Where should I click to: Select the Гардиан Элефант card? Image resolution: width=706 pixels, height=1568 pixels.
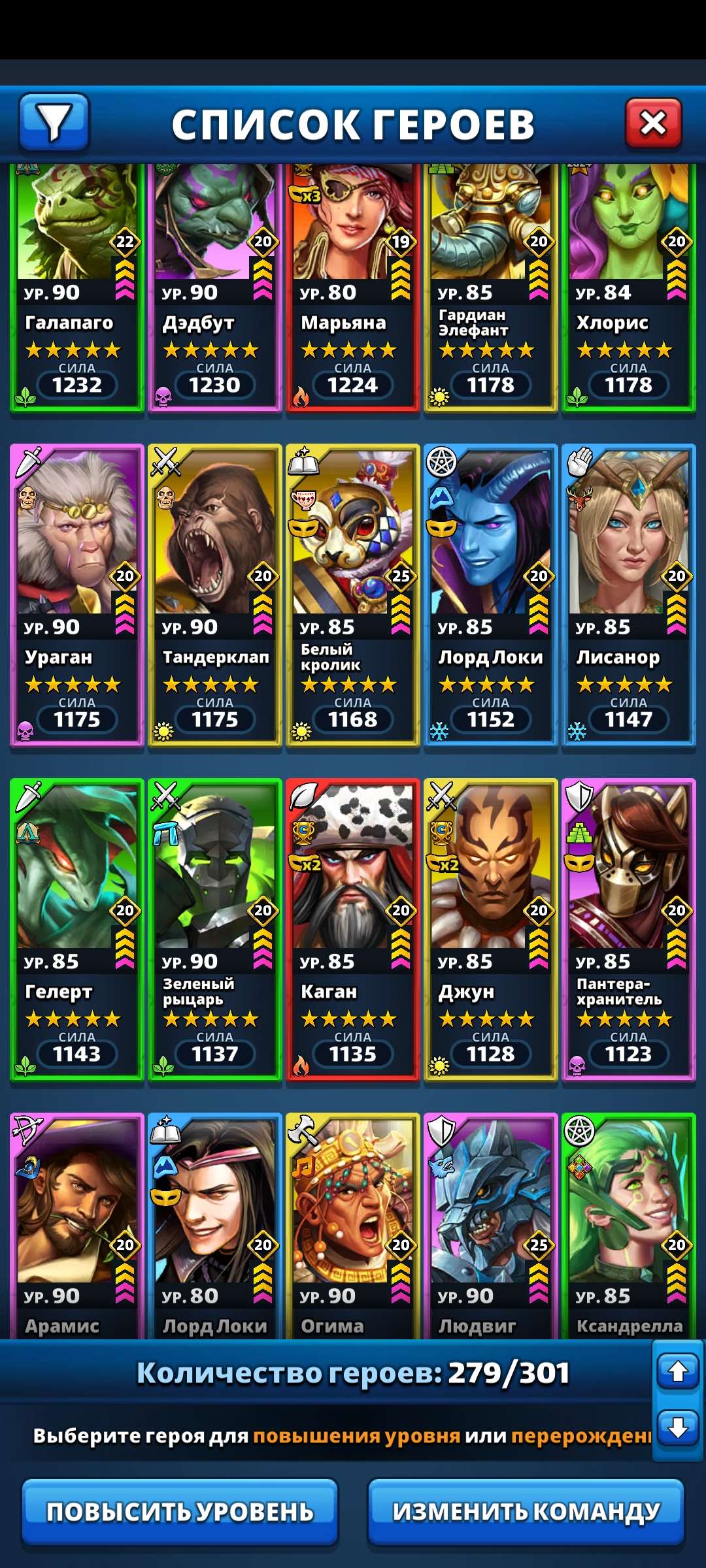[x=491, y=287]
